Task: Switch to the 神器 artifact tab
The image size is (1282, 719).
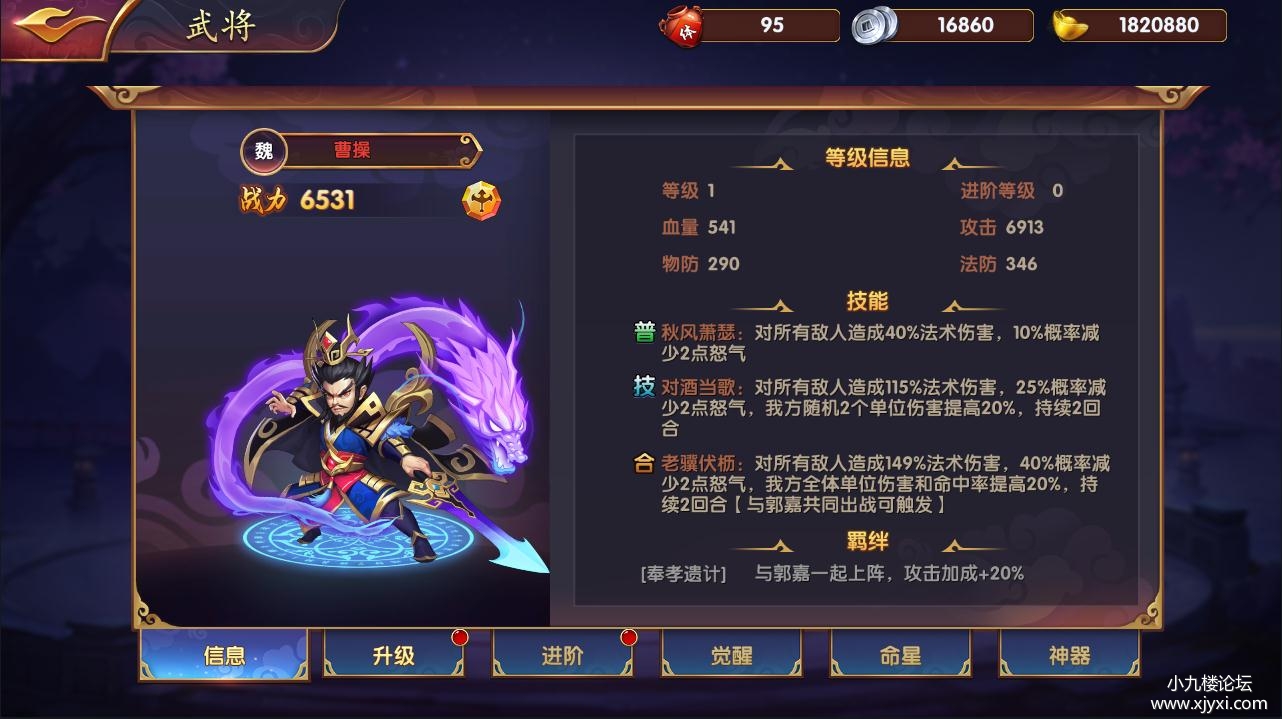Action: 1069,656
